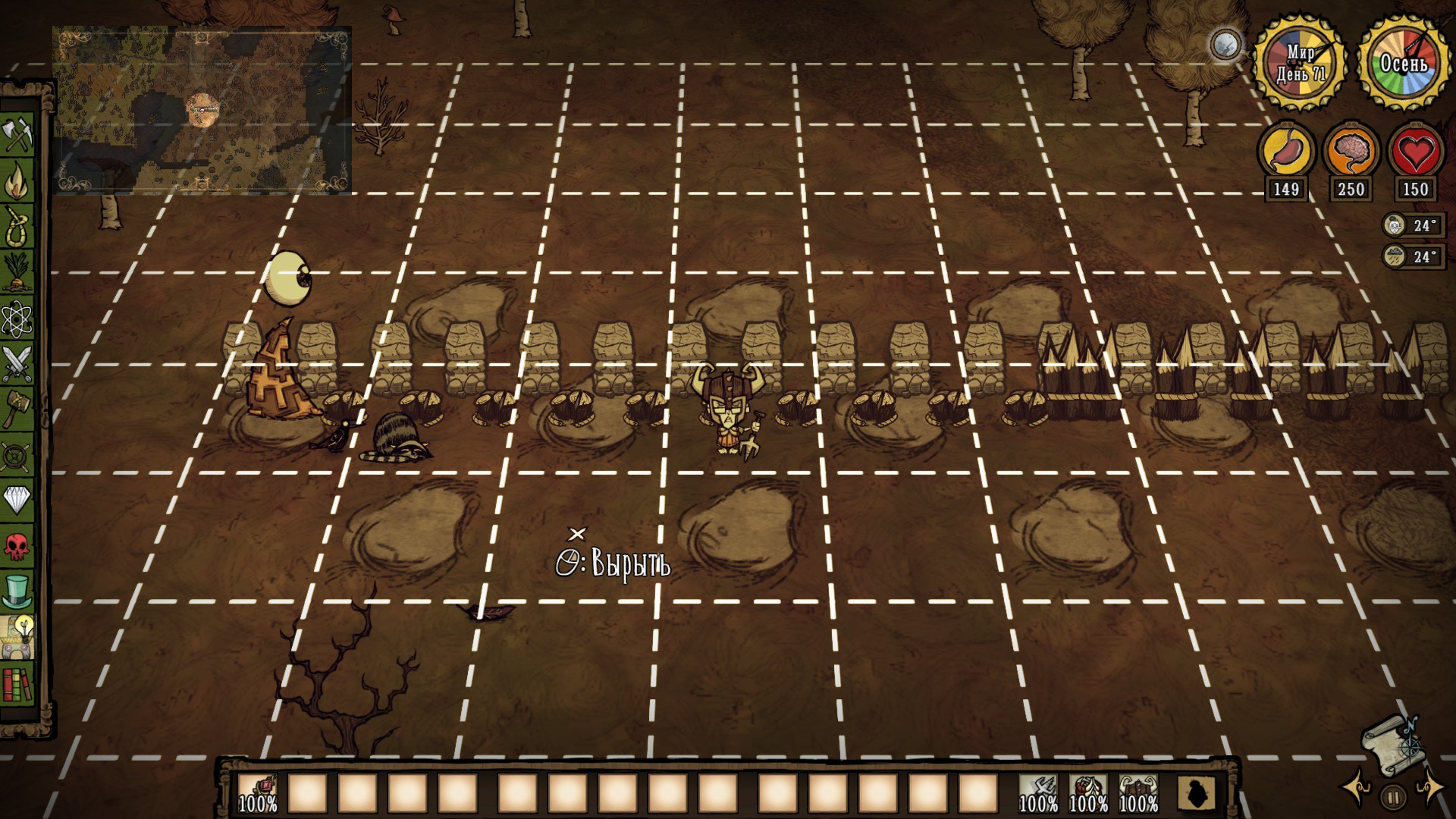Pause the game with the pause button

(1393, 796)
